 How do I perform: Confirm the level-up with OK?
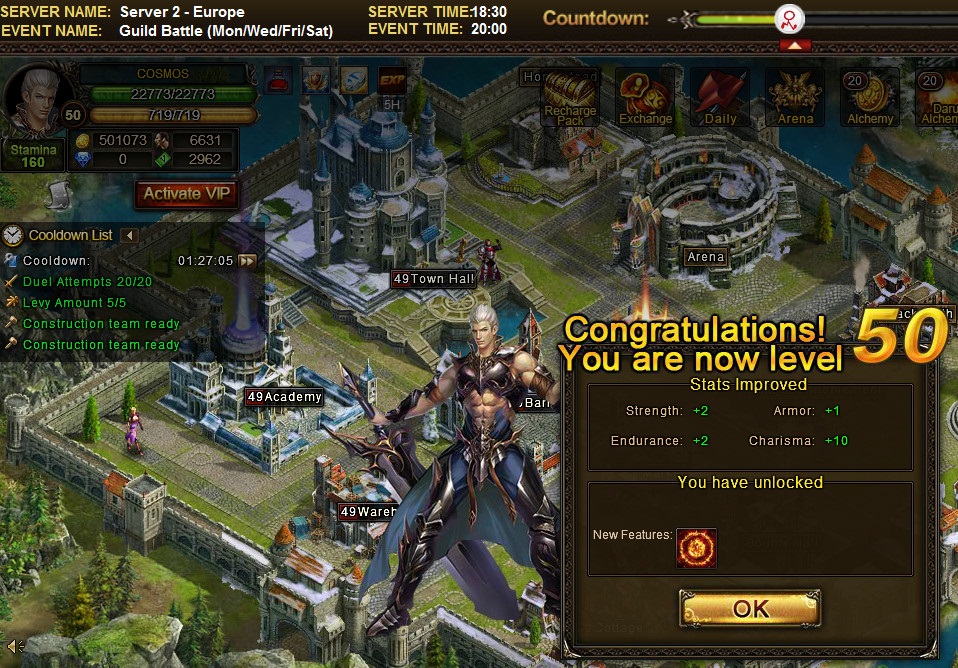(750, 608)
